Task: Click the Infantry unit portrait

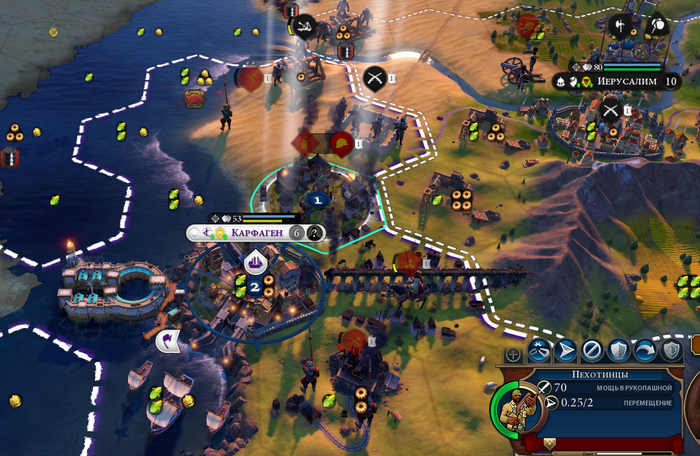Action: pyautogui.click(x=512, y=411)
